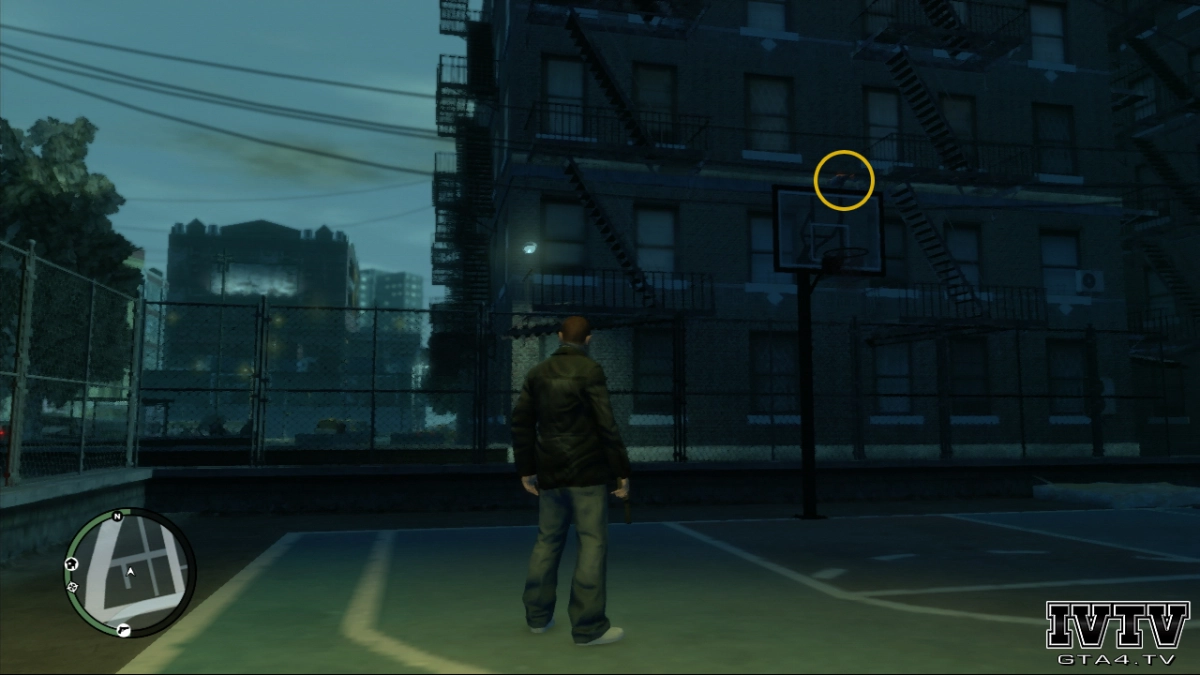Select the round wheel-shaped blip on radar
Viewport: 1200px width, 675px height.
click(73, 587)
